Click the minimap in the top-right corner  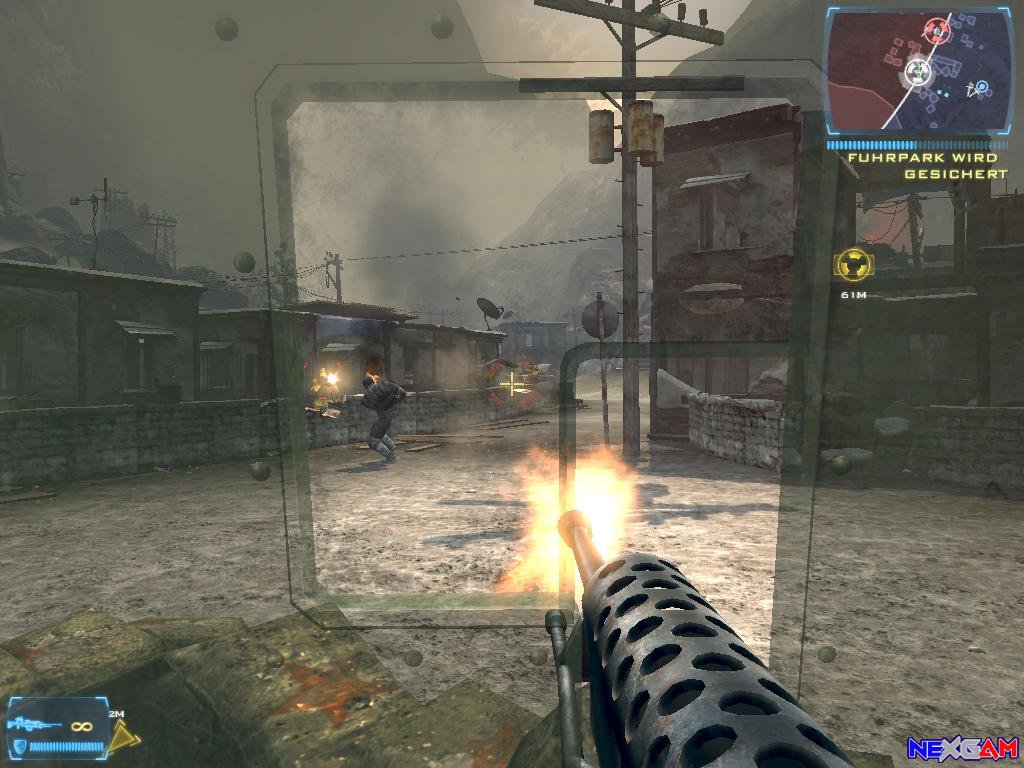pyautogui.click(x=918, y=72)
